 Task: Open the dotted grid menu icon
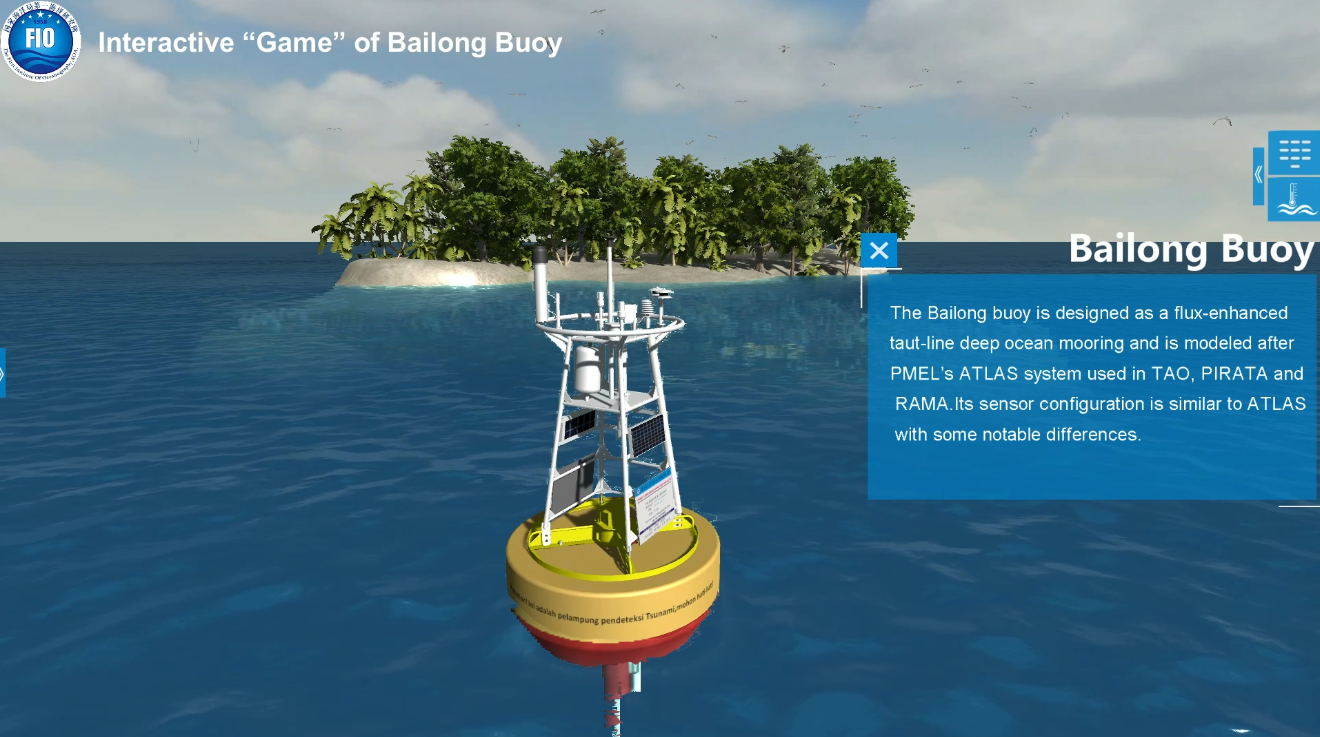pos(1294,153)
